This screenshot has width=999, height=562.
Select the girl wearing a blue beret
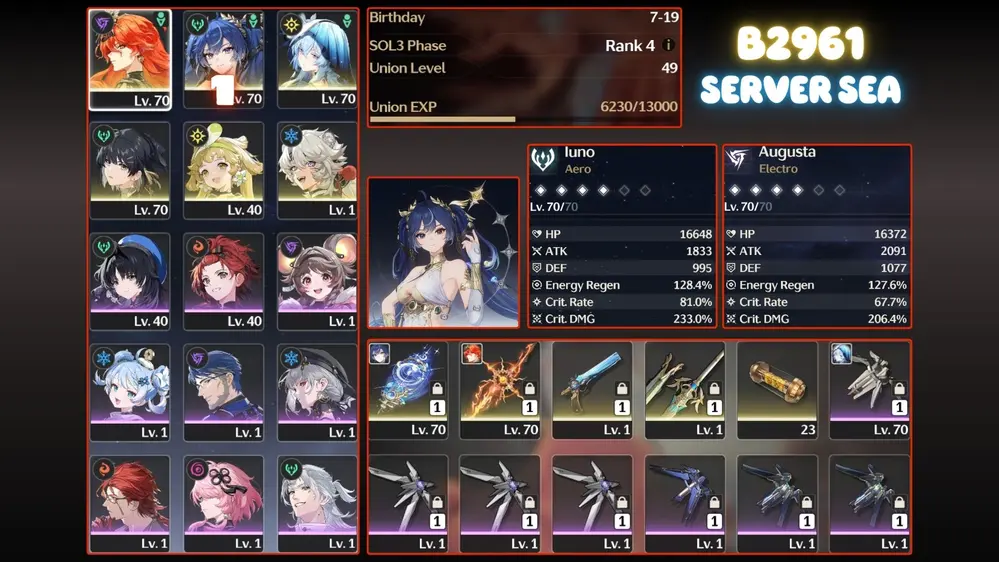[x=130, y=281]
